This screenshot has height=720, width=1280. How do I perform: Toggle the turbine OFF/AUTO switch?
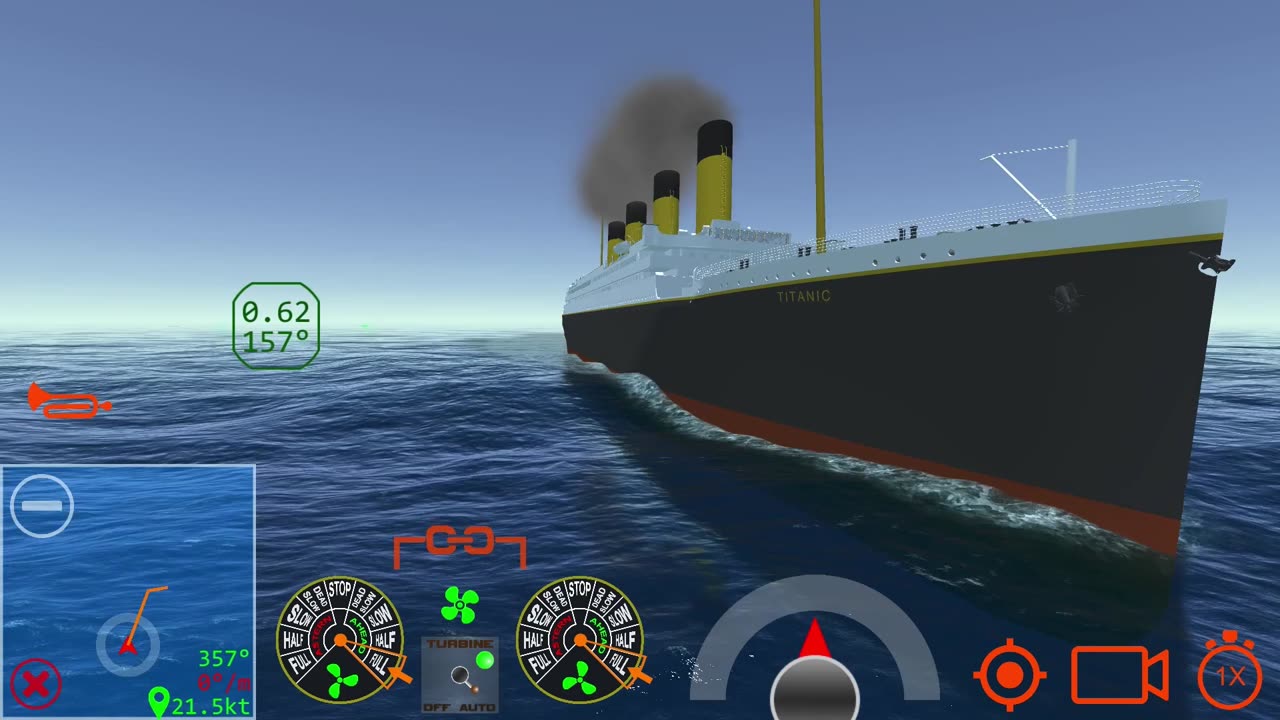[460, 674]
